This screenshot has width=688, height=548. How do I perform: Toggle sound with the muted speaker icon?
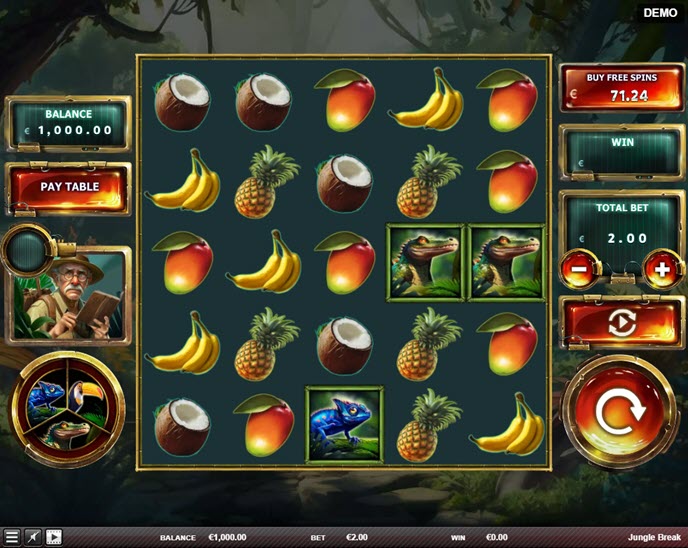click(x=33, y=537)
